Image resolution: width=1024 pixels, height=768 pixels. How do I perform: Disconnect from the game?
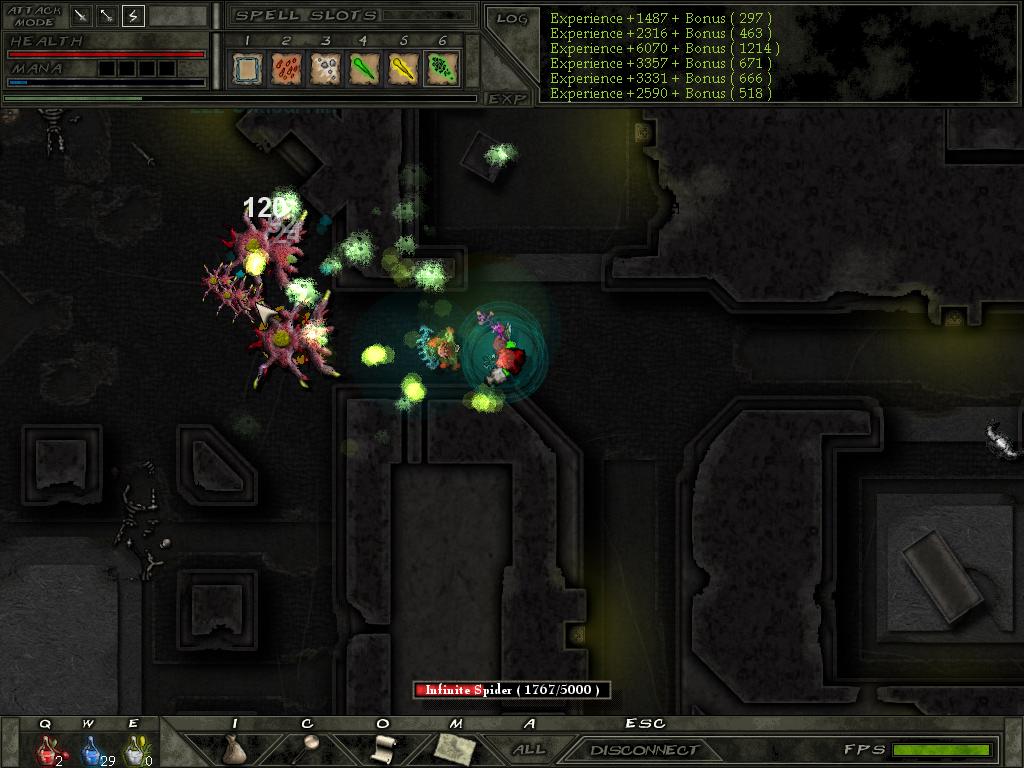pos(644,749)
